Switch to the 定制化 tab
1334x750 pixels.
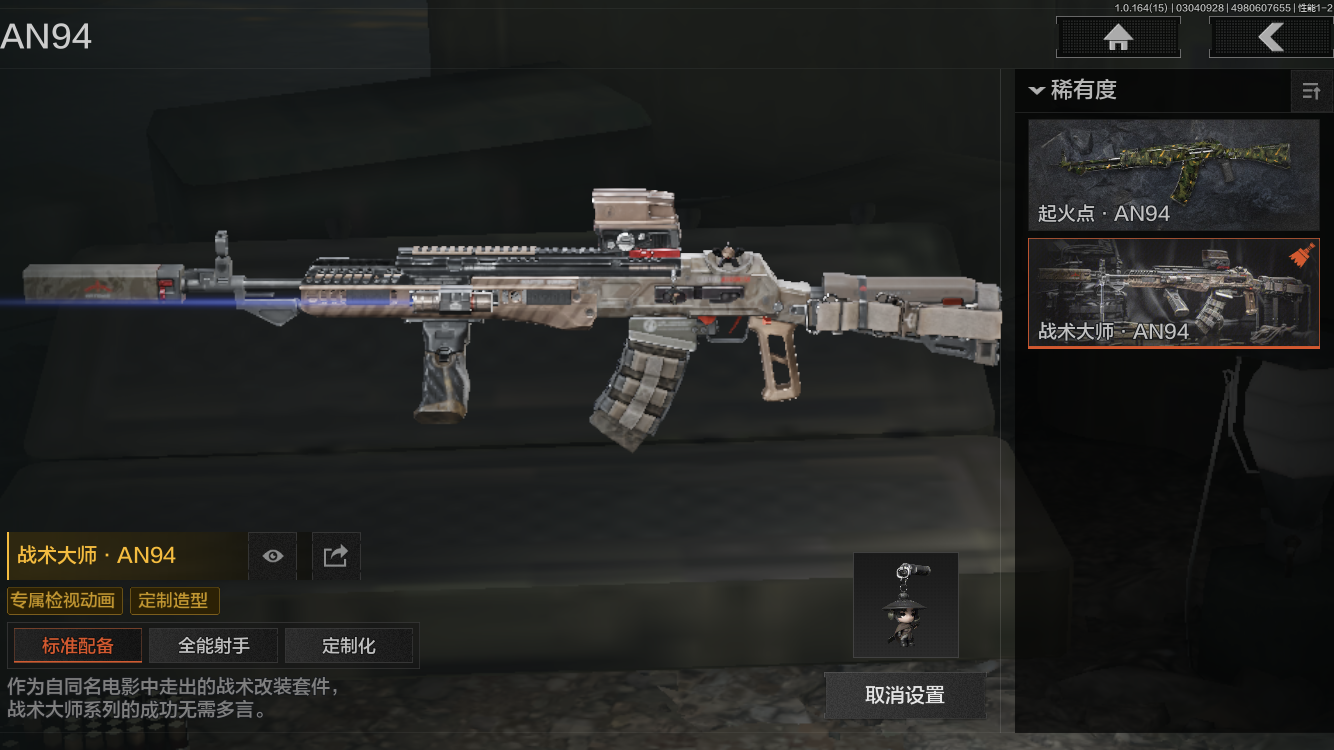[349, 646]
